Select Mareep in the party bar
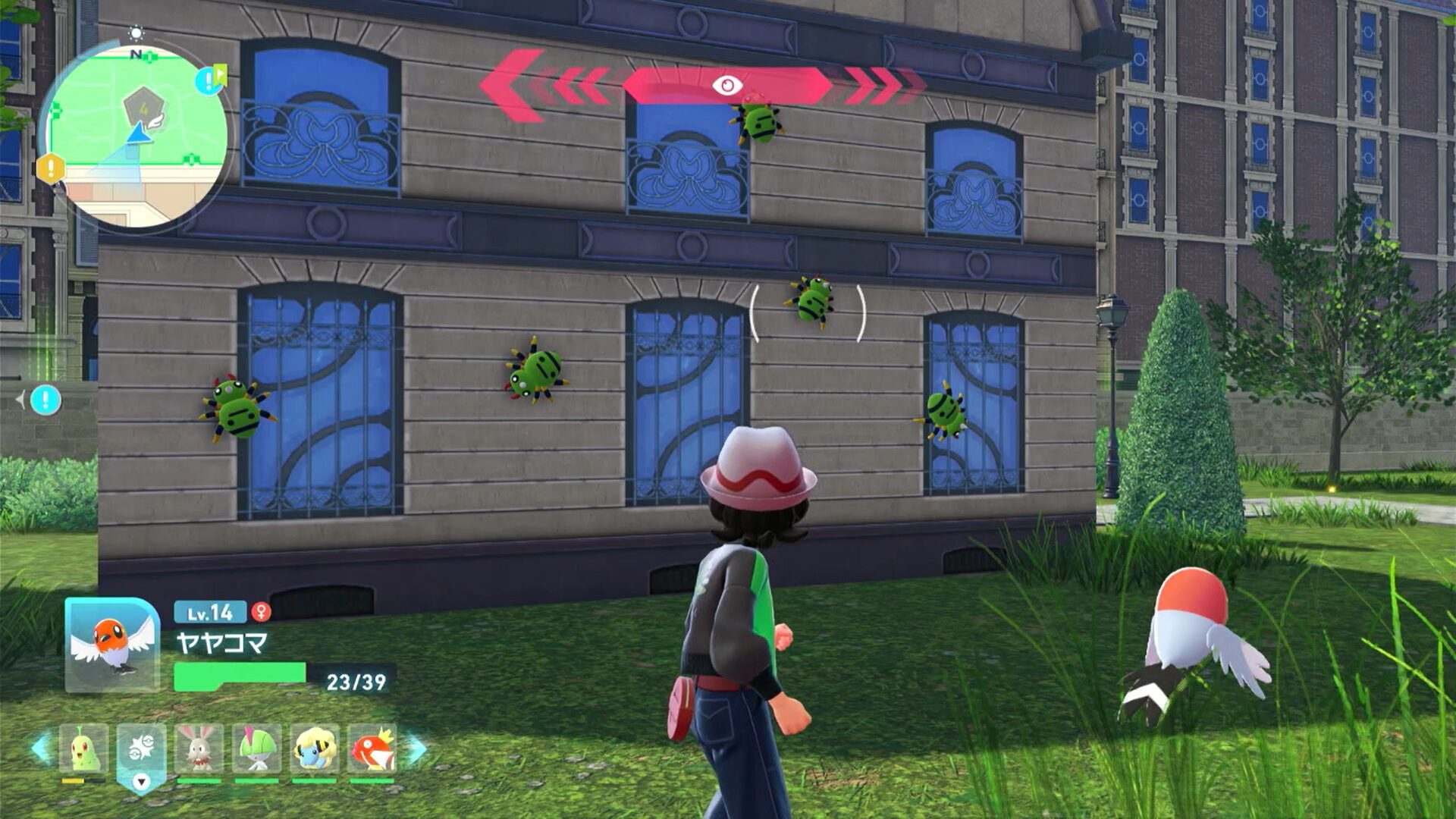1456x819 pixels. point(314,748)
